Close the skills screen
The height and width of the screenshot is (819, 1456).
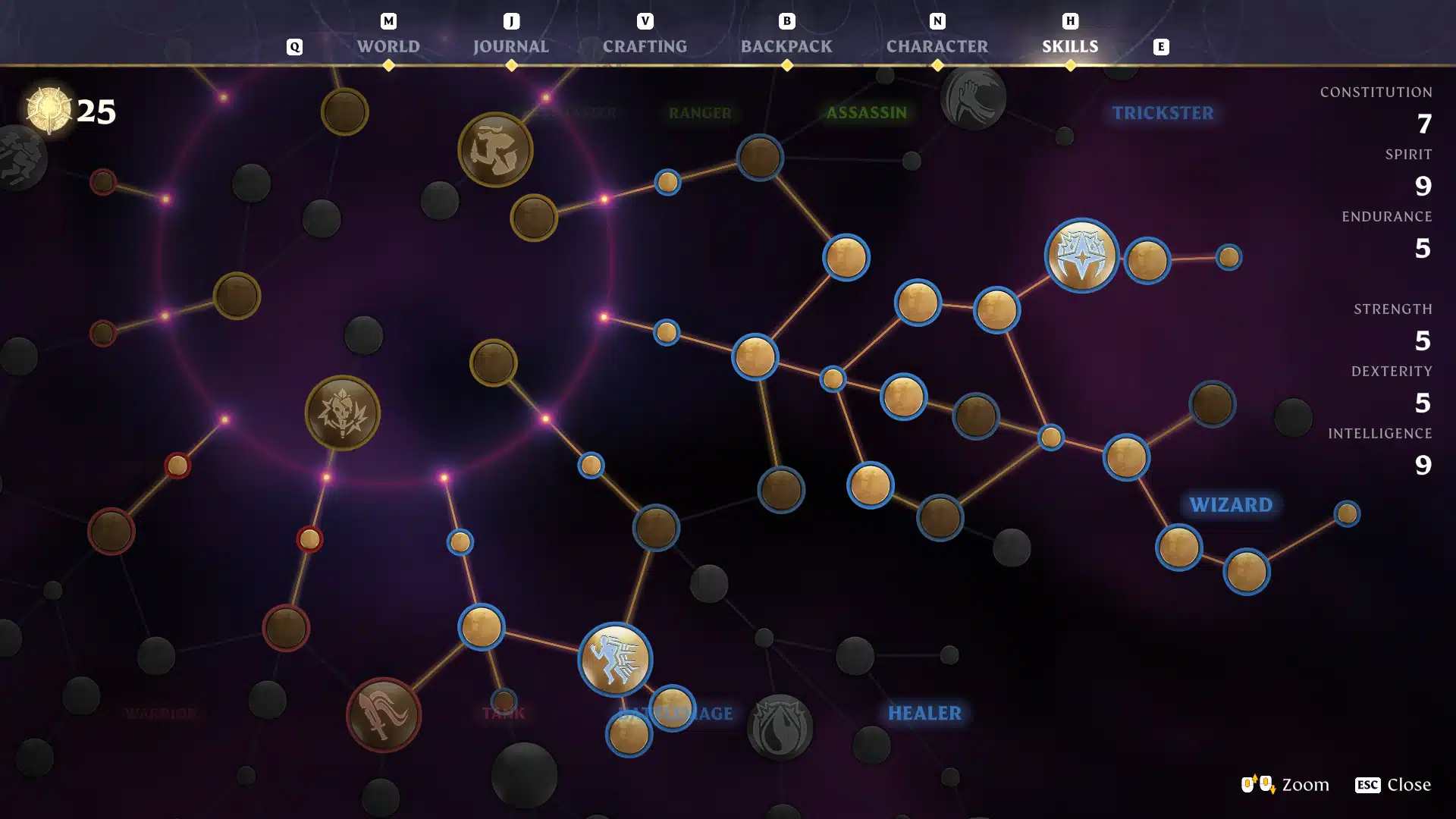pos(1393,785)
